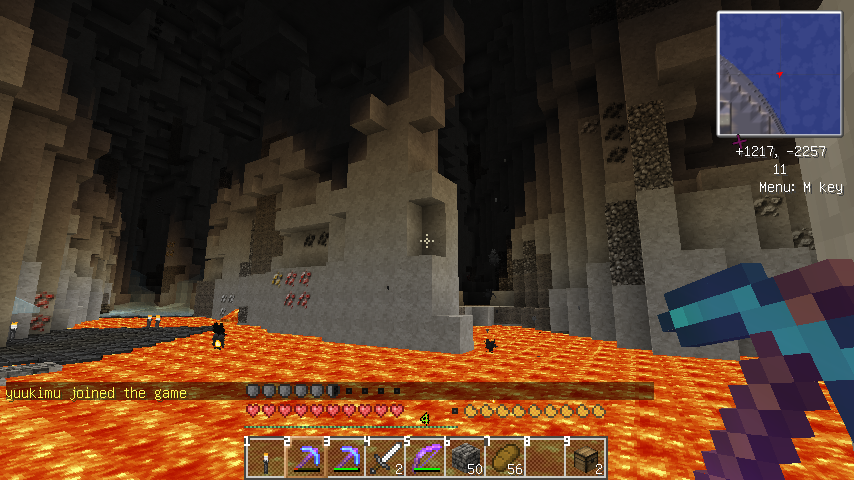Screen dimensions: 854x480
Task: Select the diamond pickaxe in slot 2
Action: coord(306,458)
